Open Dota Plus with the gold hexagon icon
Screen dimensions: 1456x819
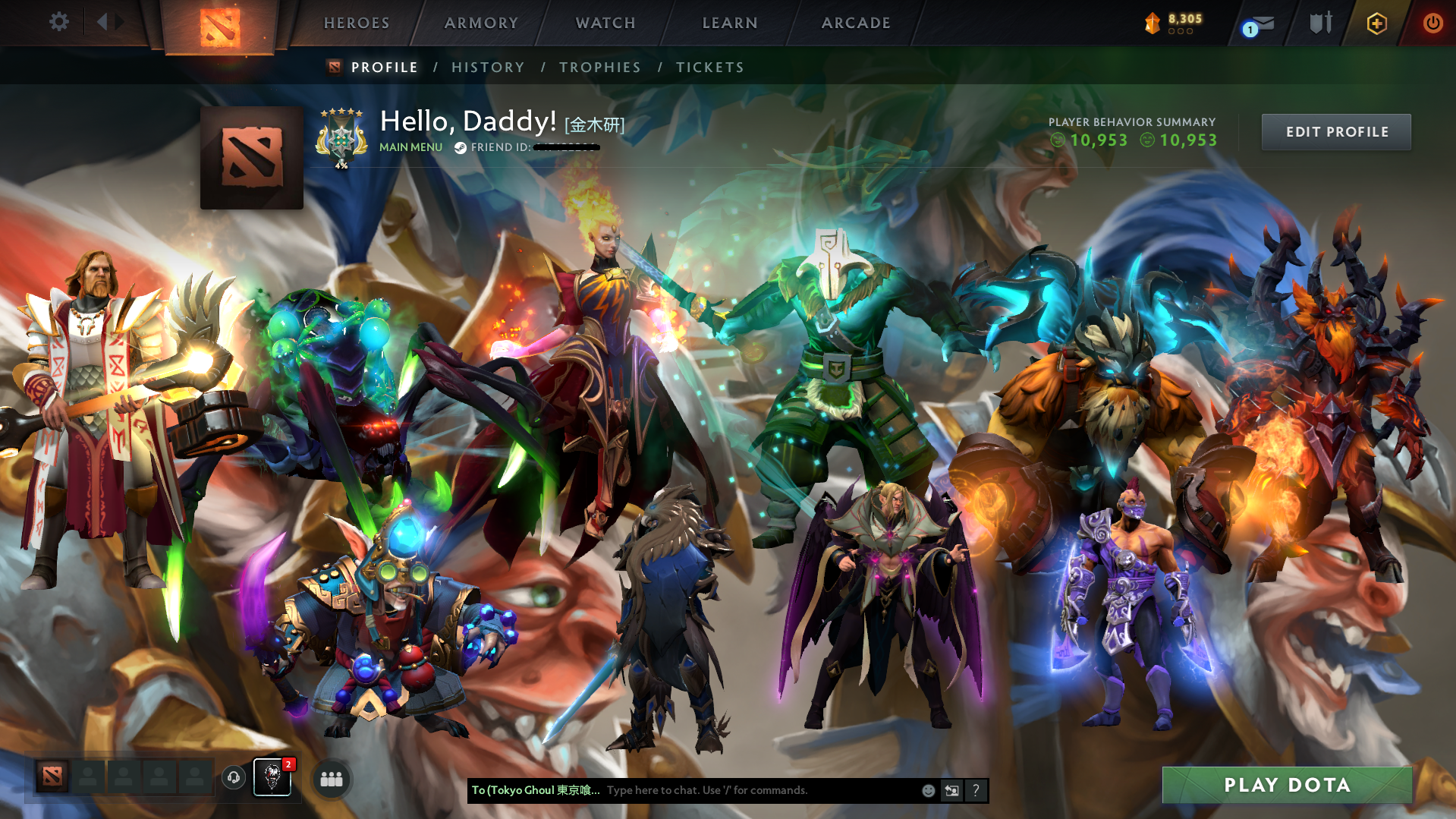click(x=1376, y=23)
